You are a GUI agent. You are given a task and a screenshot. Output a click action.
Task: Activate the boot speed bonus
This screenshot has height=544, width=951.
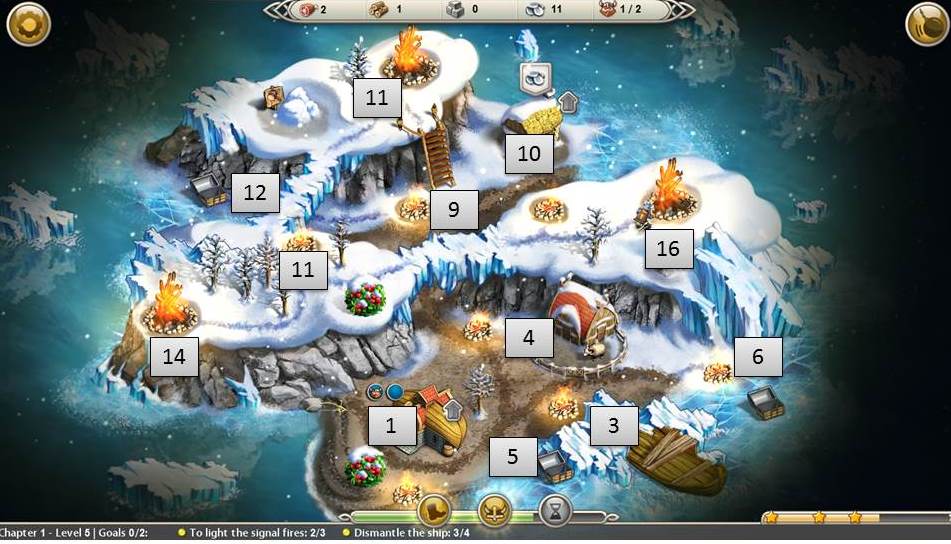tap(435, 512)
